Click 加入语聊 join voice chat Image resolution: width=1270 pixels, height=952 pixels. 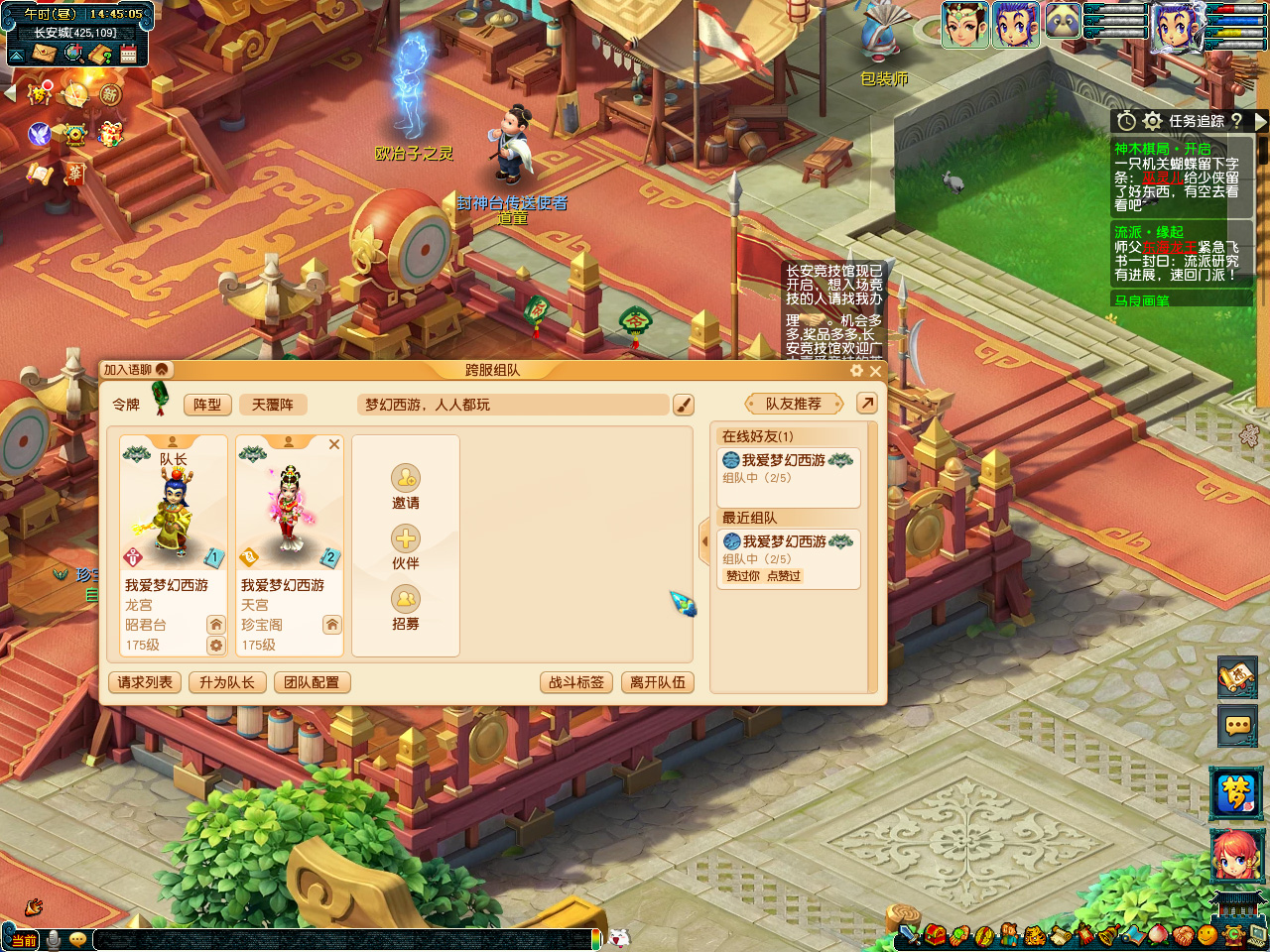point(136,370)
